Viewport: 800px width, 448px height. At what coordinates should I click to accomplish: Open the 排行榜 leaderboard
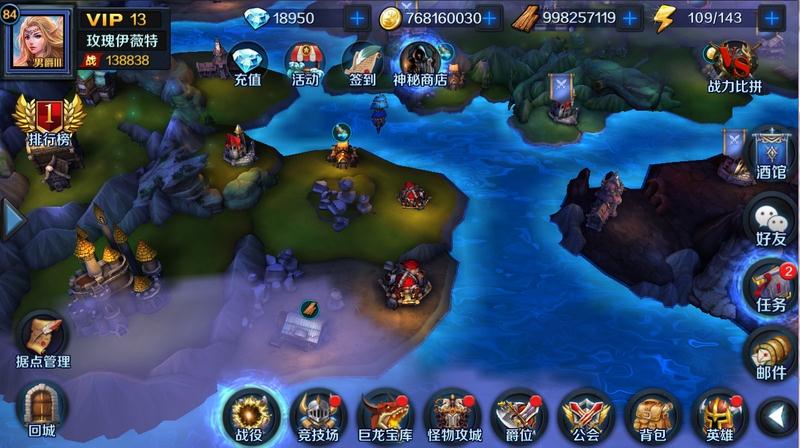coord(48,125)
